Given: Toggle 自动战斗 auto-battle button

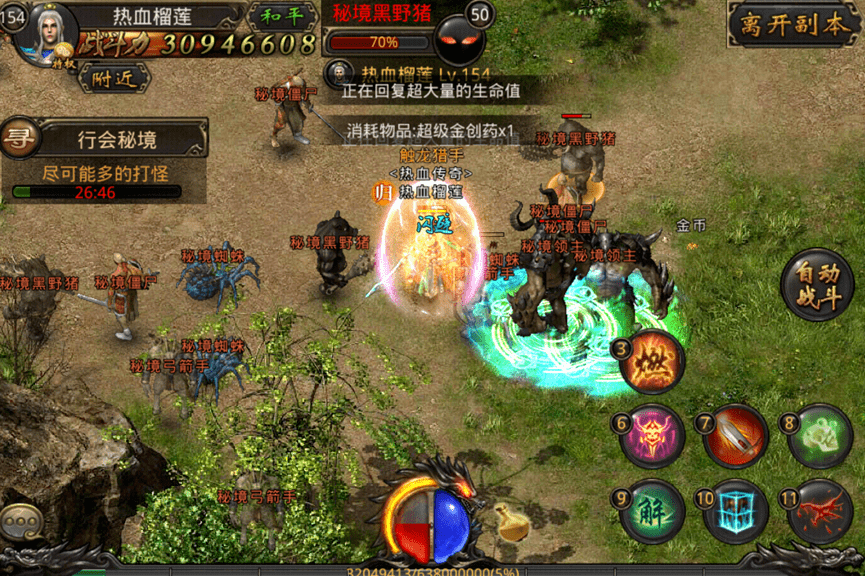Looking at the screenshot, I should coord(817,285).
